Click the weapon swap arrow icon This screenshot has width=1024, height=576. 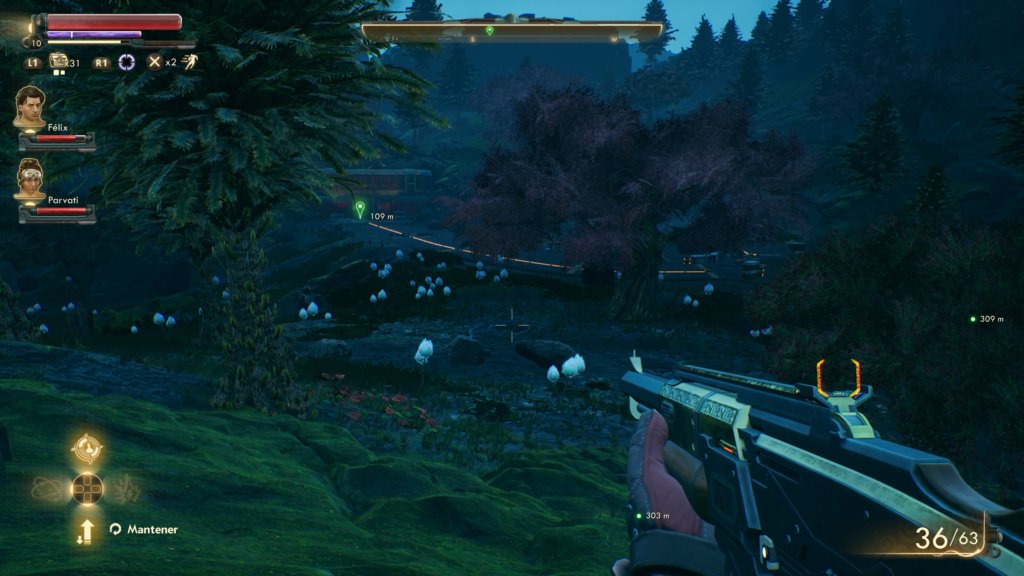pos(87,530)
